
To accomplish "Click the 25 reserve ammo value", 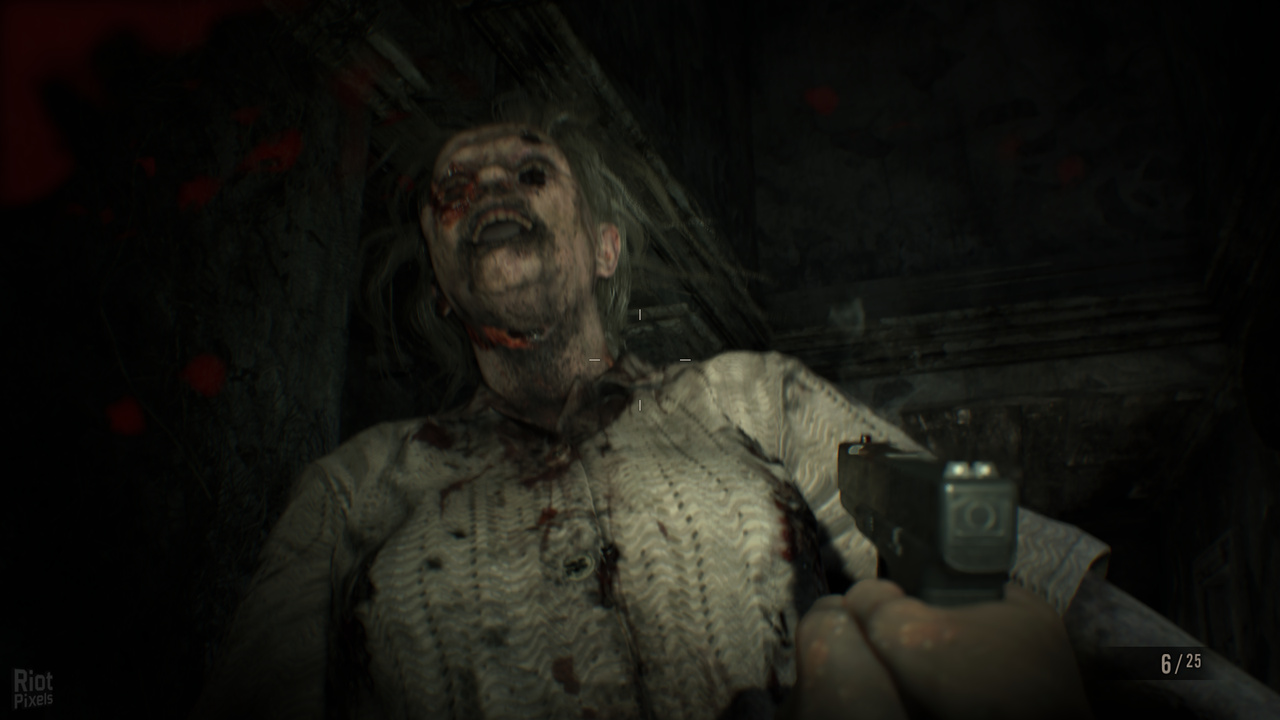I will [1194, 661].
